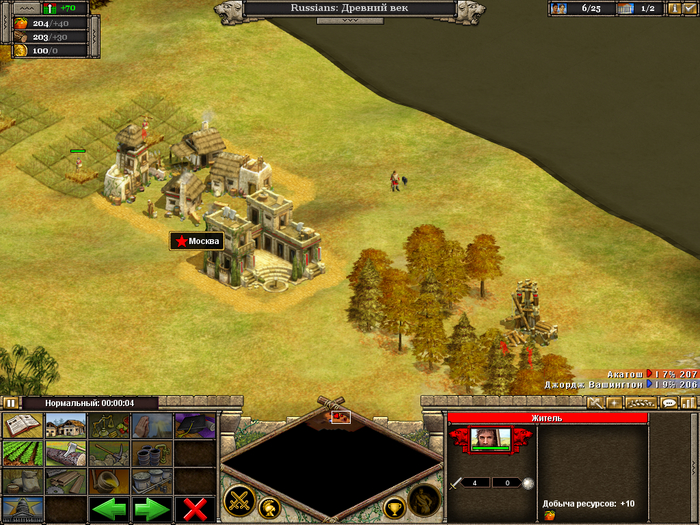700x525 pixels.
Task: Go to previous page with left green arrow
Action: coord(109,509)
